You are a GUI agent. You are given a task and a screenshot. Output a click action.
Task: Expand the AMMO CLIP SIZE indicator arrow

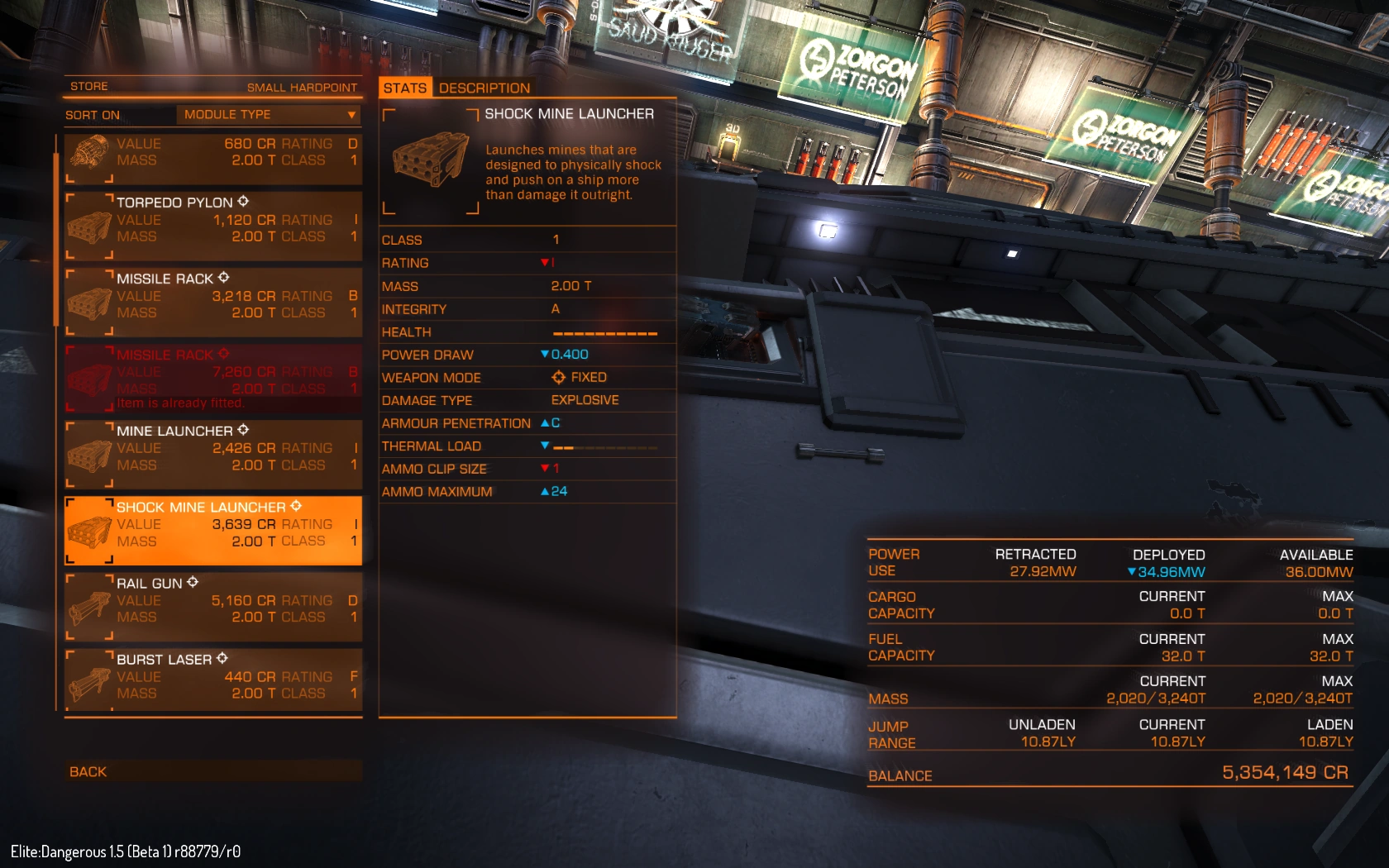click(547, 468)
